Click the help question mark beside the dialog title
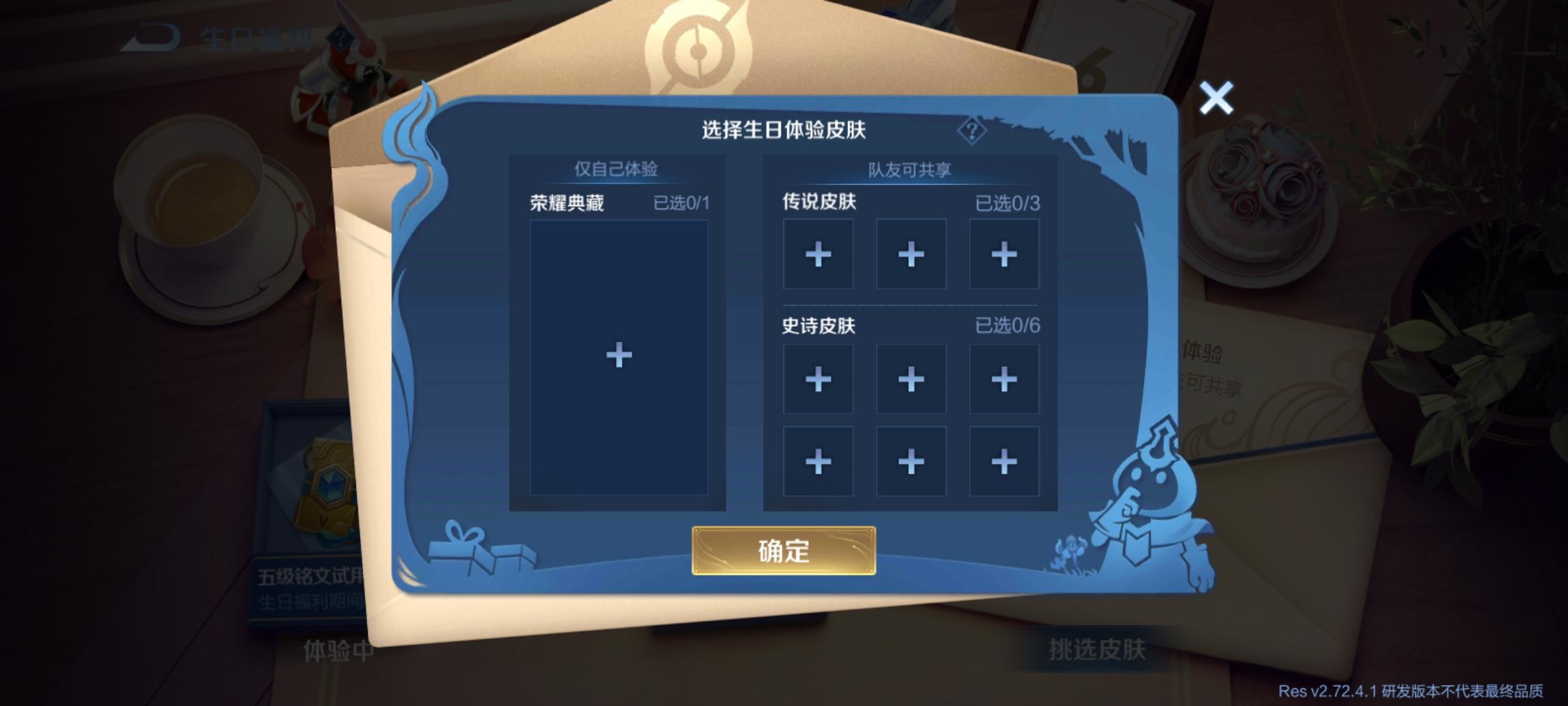The height and width of the screenshot is (706, 1568). (972, 131)
